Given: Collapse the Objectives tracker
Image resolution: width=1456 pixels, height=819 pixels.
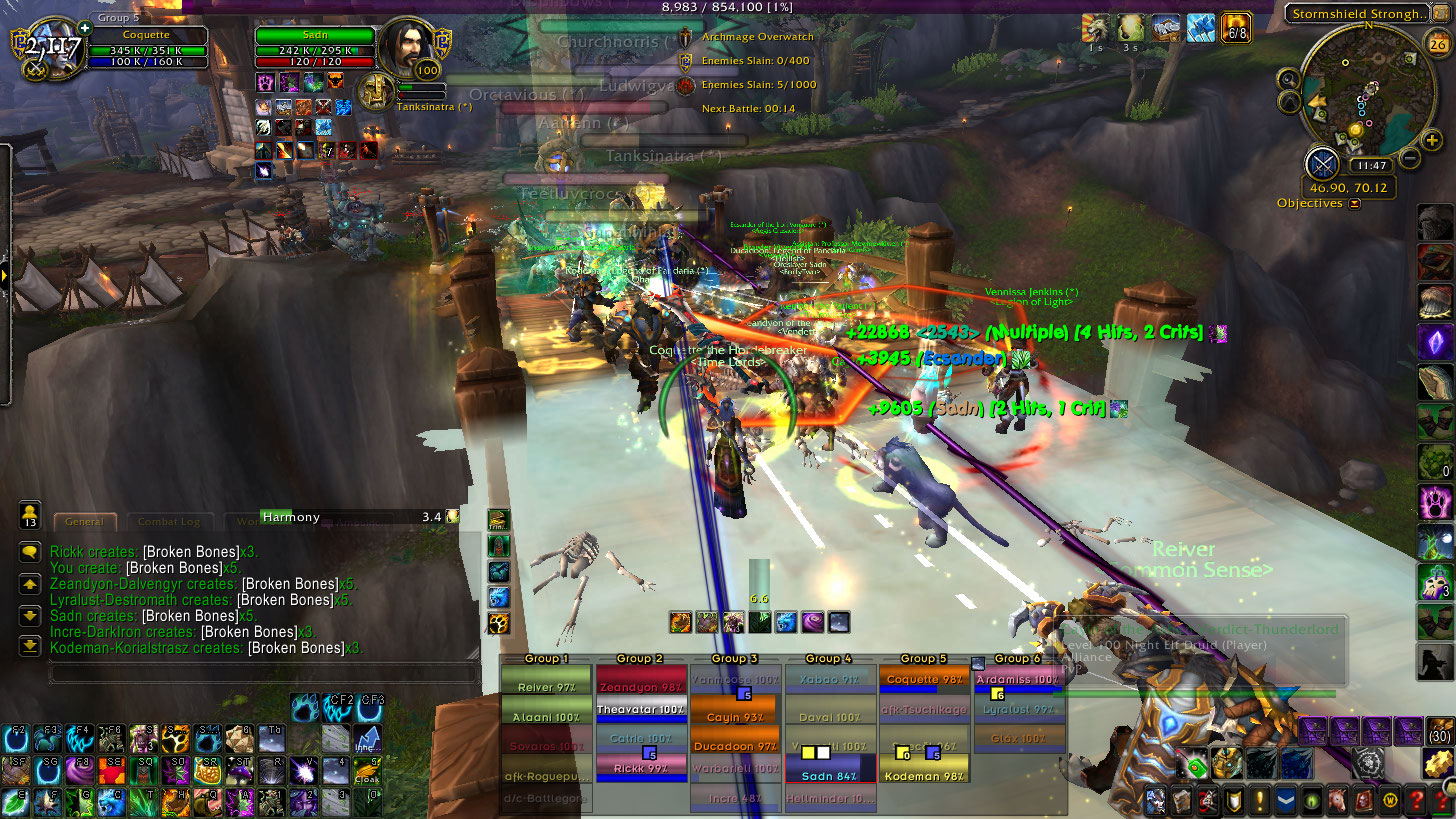Looking at the screenshot, I should pyautogui.click(x=1355, y=204).
